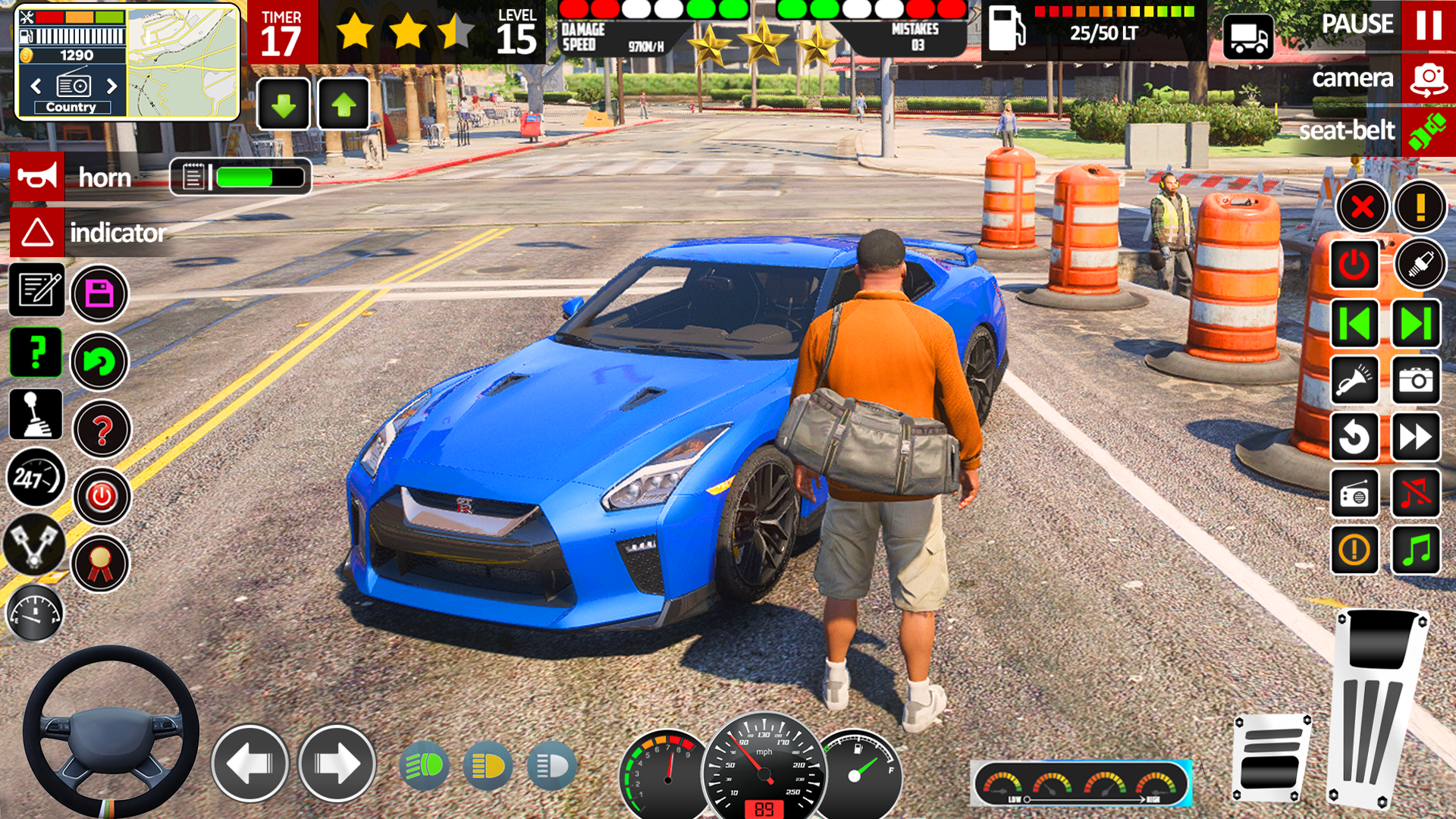1456x819 pixels.
Task: Fasten the seat-belt button
Action: [1427, 131]
